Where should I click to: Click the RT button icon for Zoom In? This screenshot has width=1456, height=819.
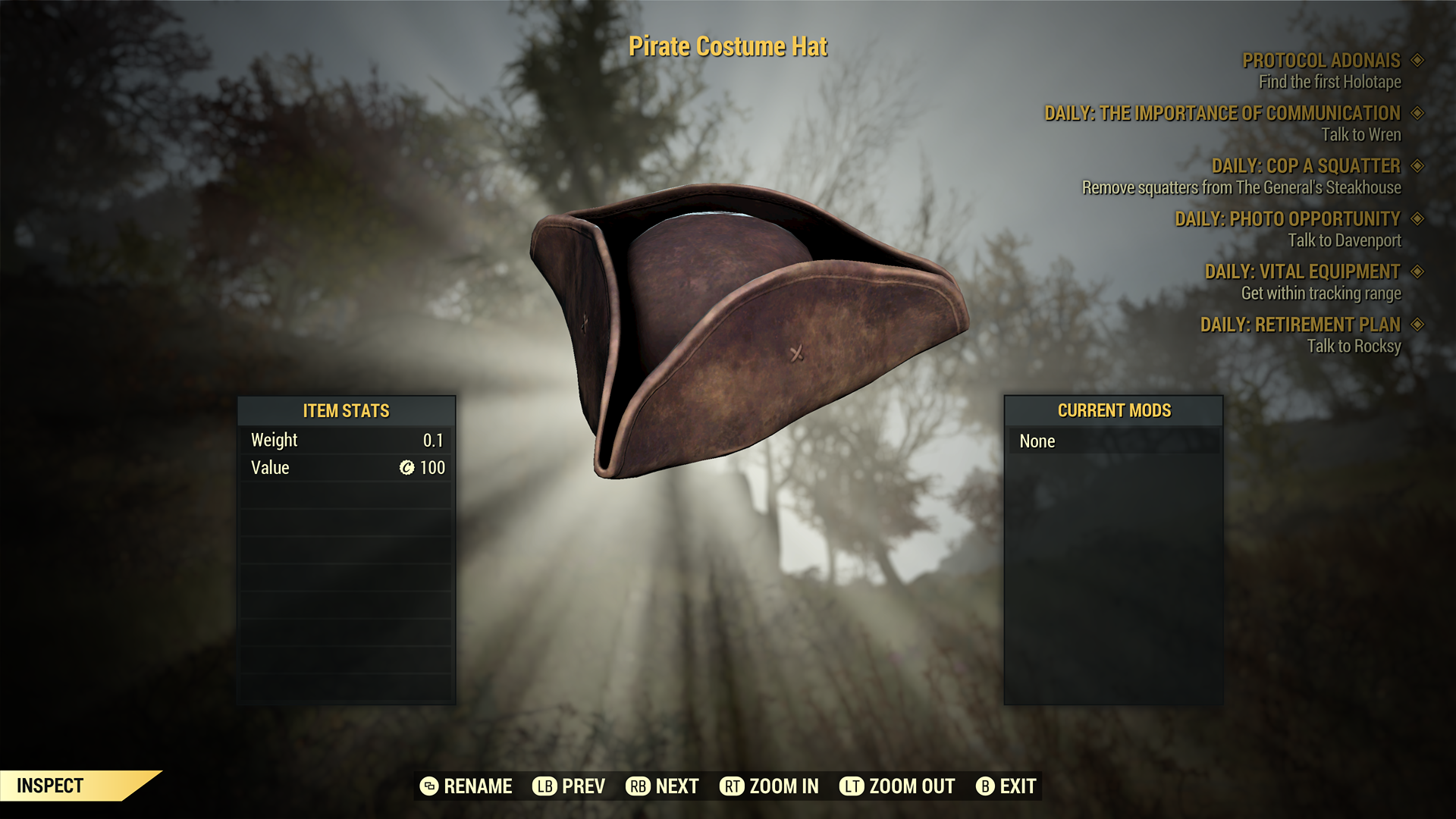[x=733, y=786]
